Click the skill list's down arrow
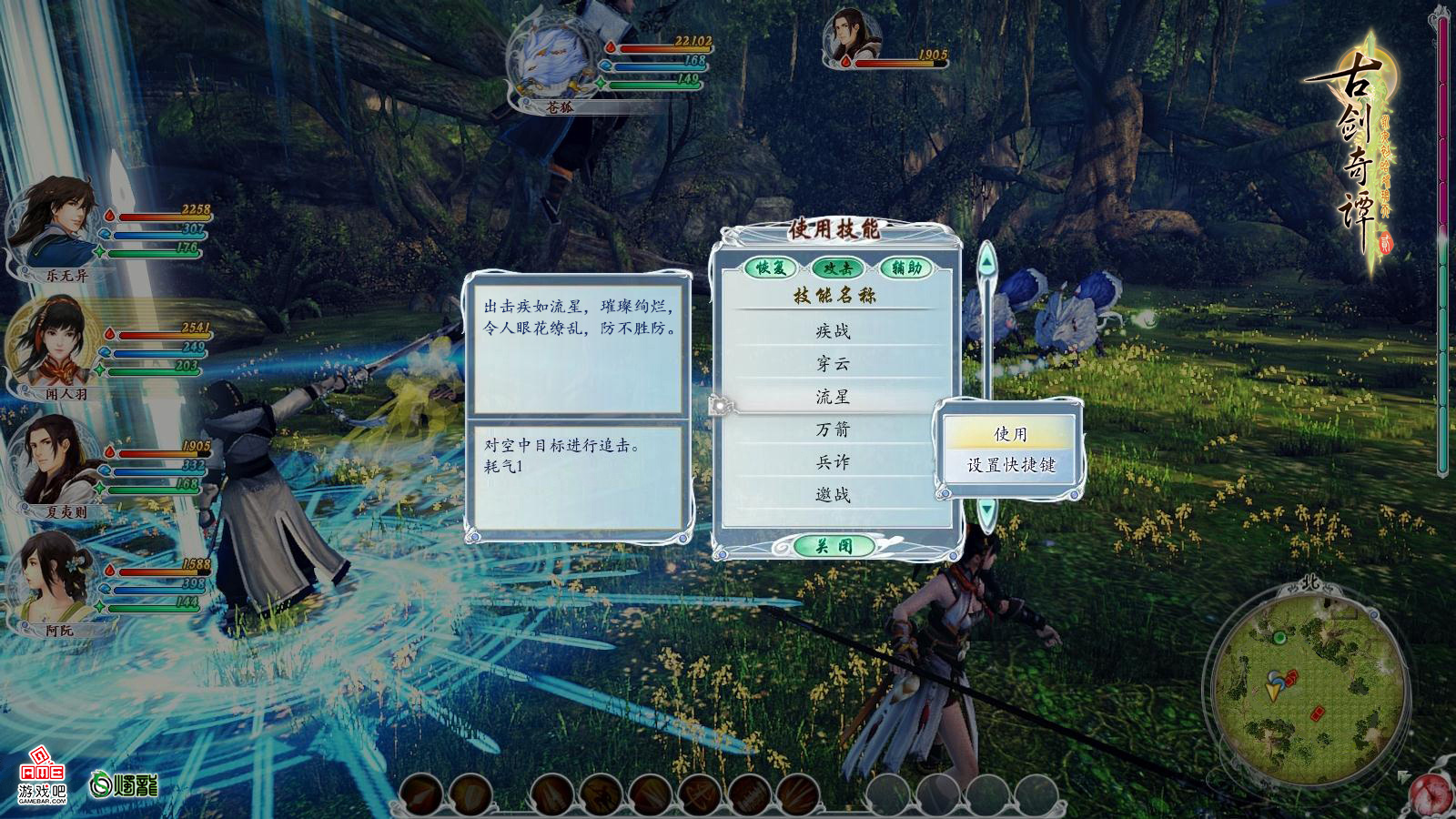 coord(986,511)
